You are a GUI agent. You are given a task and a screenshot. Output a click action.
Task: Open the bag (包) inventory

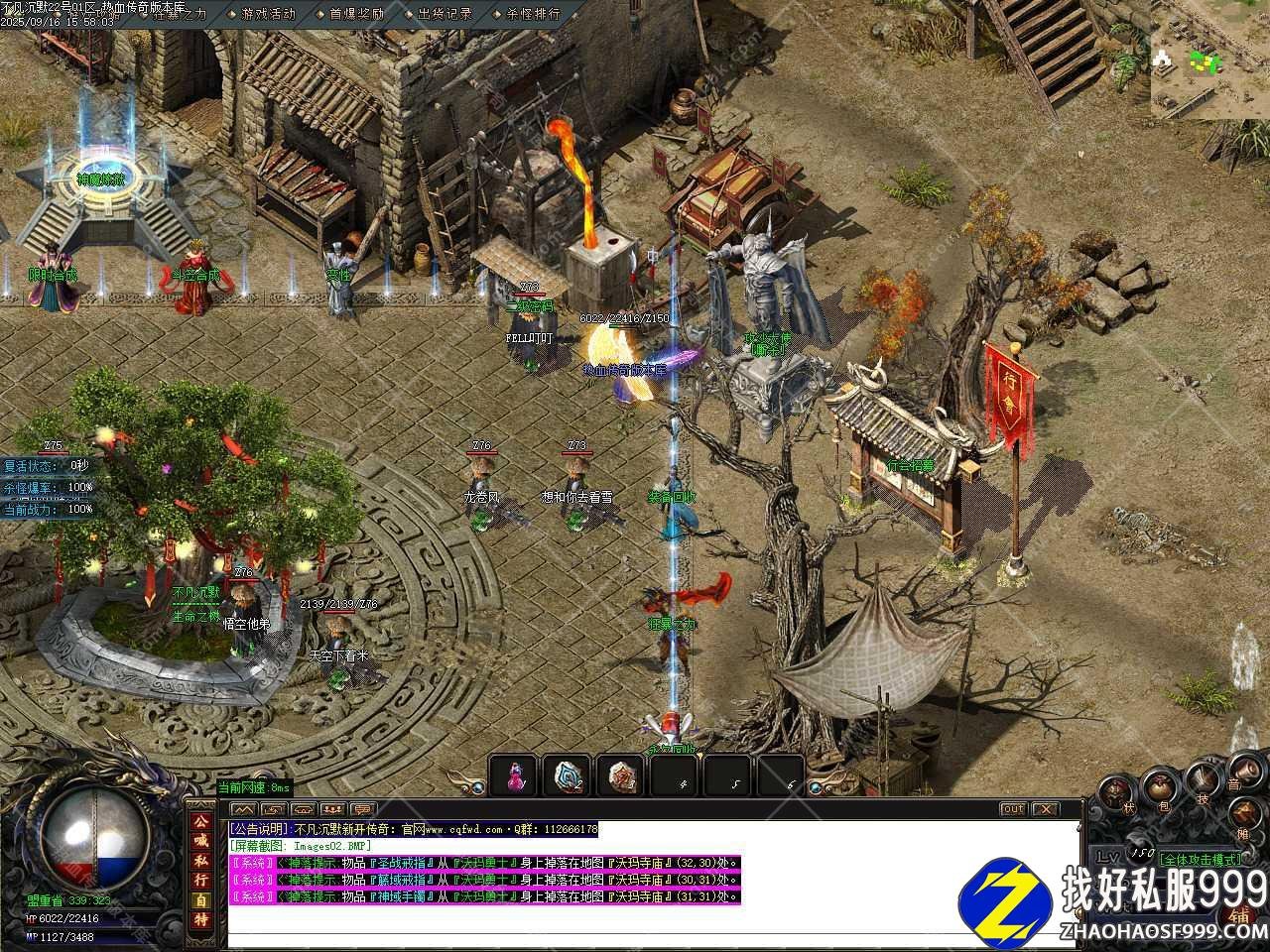(x=1159, y=786)
